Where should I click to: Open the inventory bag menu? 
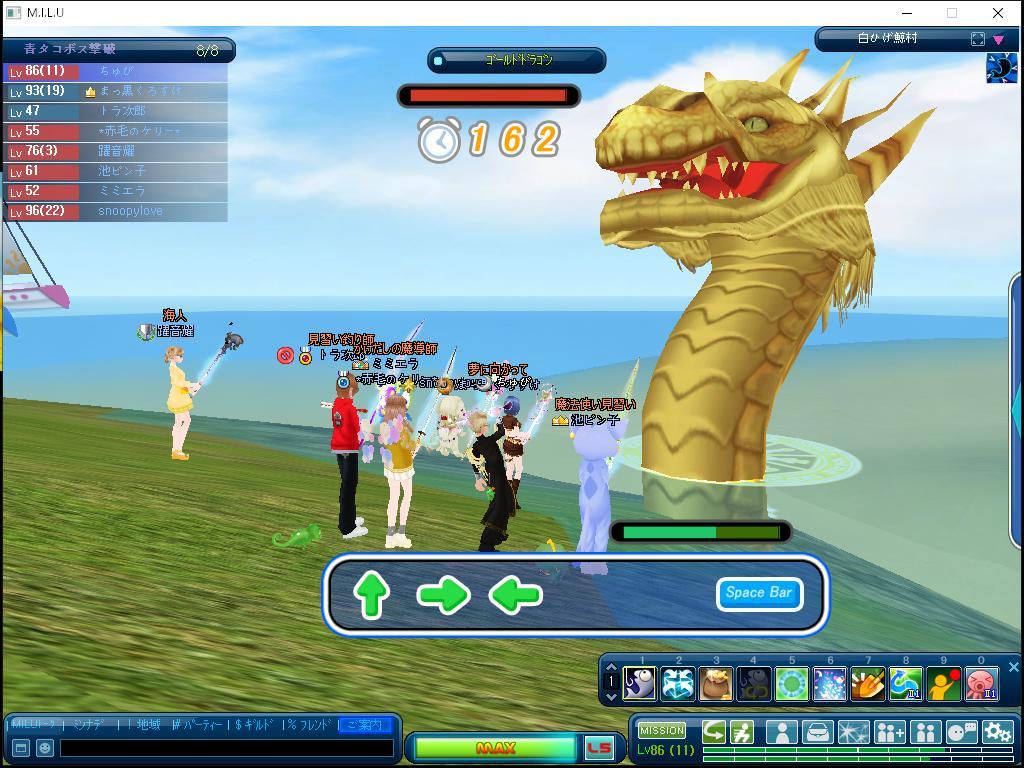817,733
